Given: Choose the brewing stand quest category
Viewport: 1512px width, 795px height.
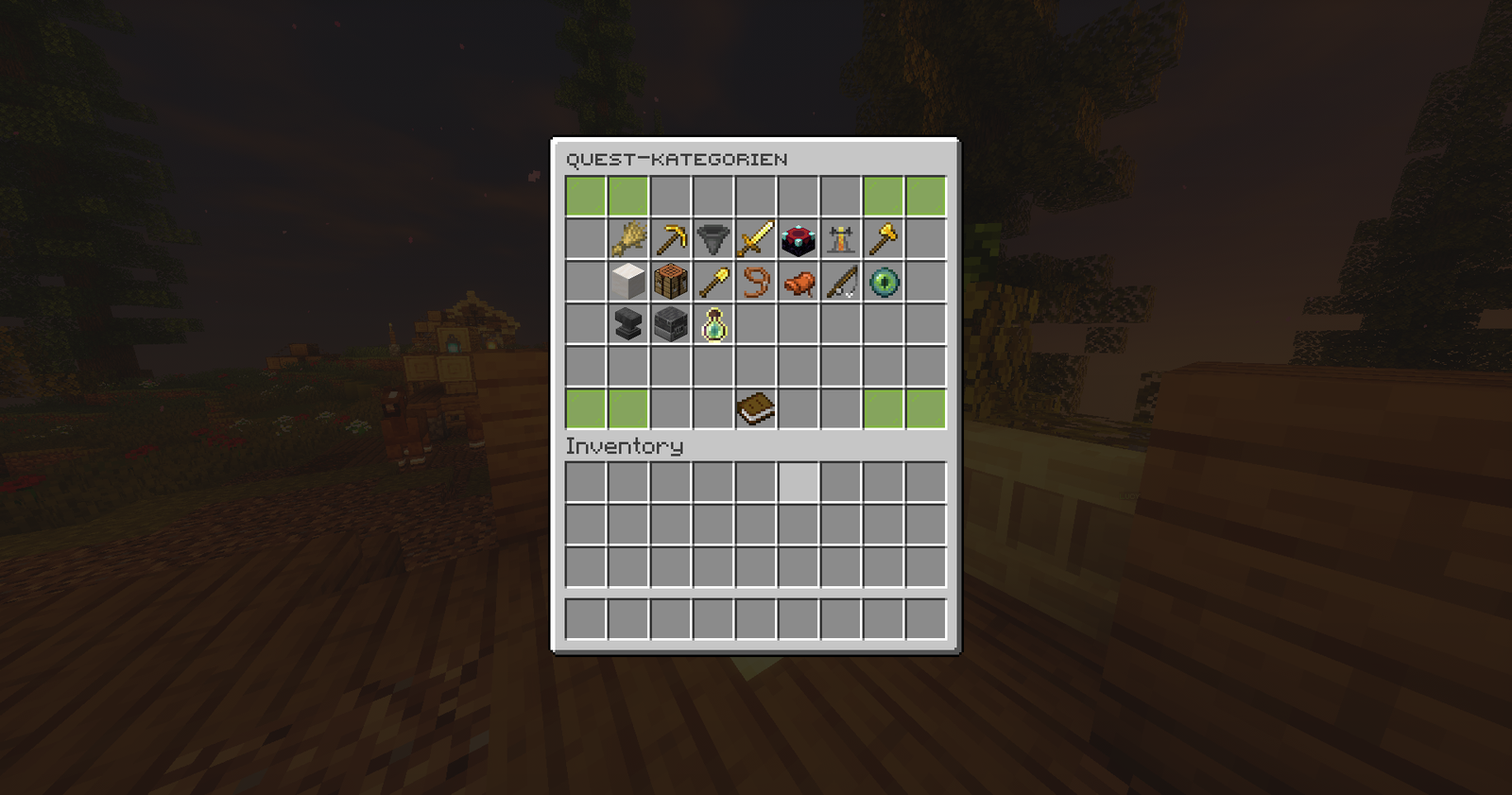Looking at the screenshot, I should (840, 239).
